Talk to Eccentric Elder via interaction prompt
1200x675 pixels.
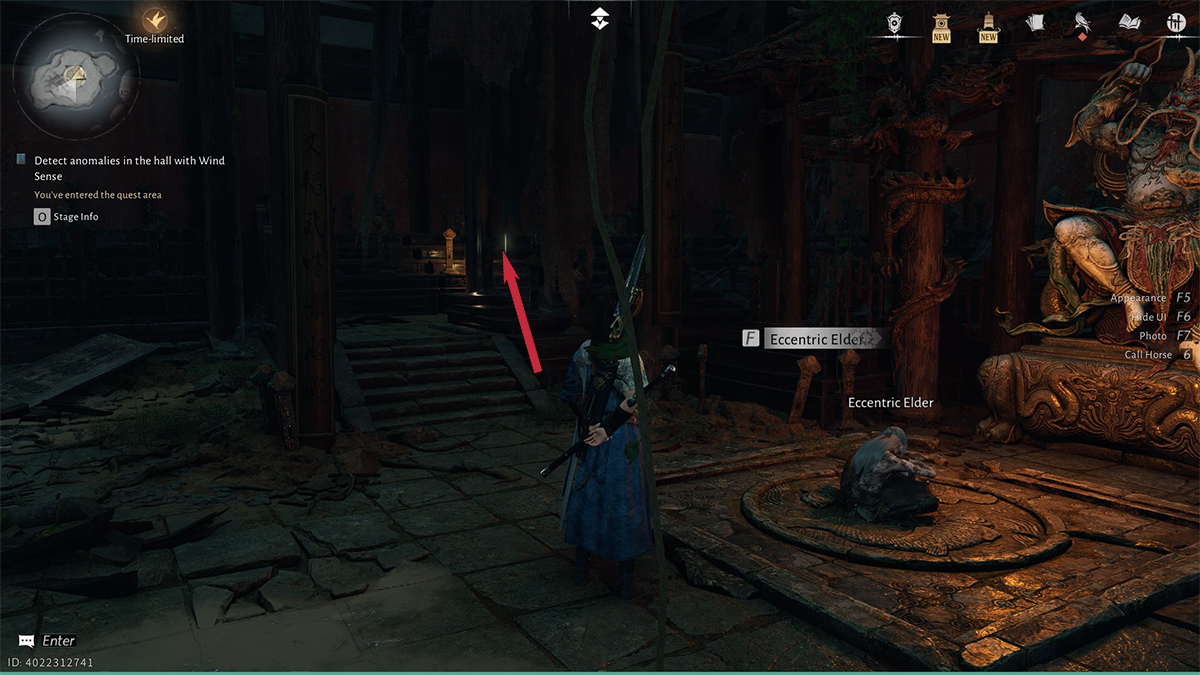point(812,339)
